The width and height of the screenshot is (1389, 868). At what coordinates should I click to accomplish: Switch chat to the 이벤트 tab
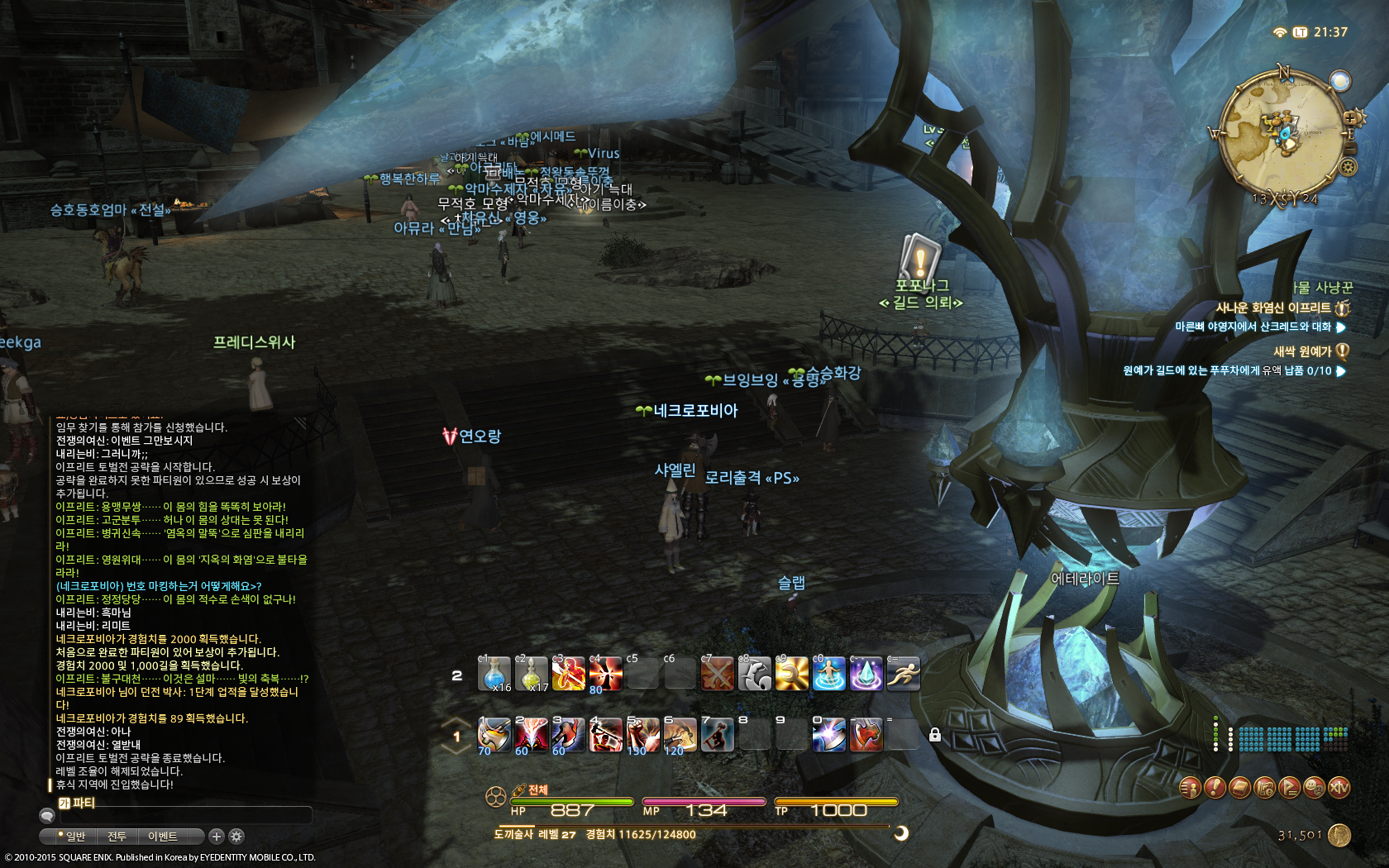(x=163, y=837)
